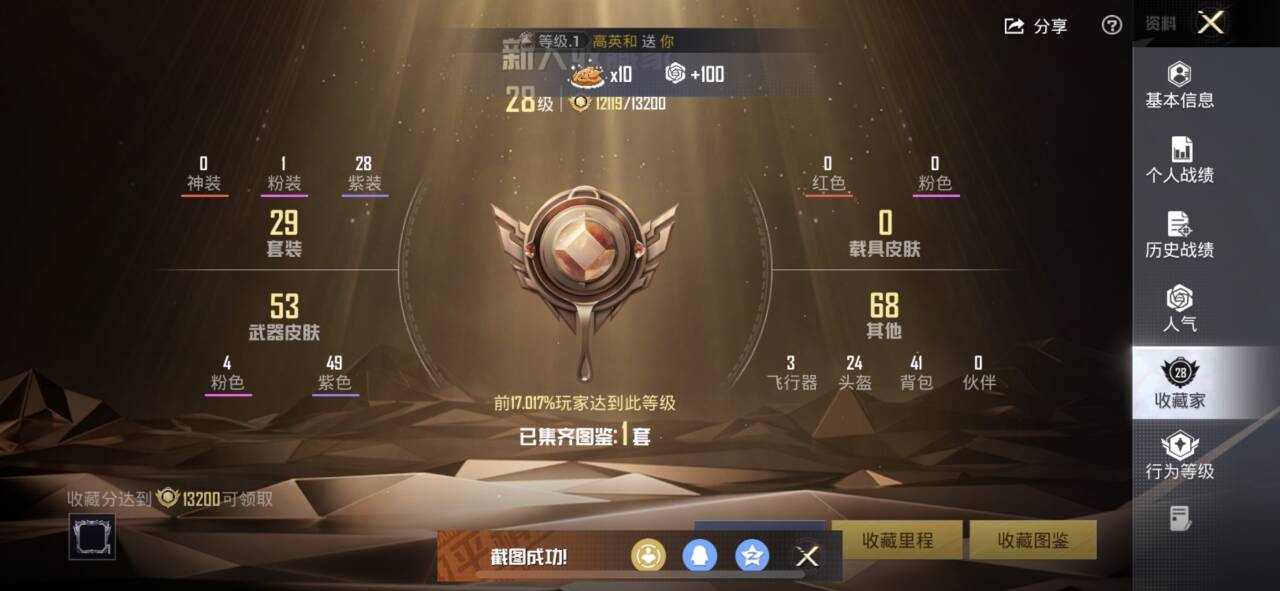Switch to the 基本信息 tab
Viewport: 1280px width, 591px height.
click(x=1180, y=85)
